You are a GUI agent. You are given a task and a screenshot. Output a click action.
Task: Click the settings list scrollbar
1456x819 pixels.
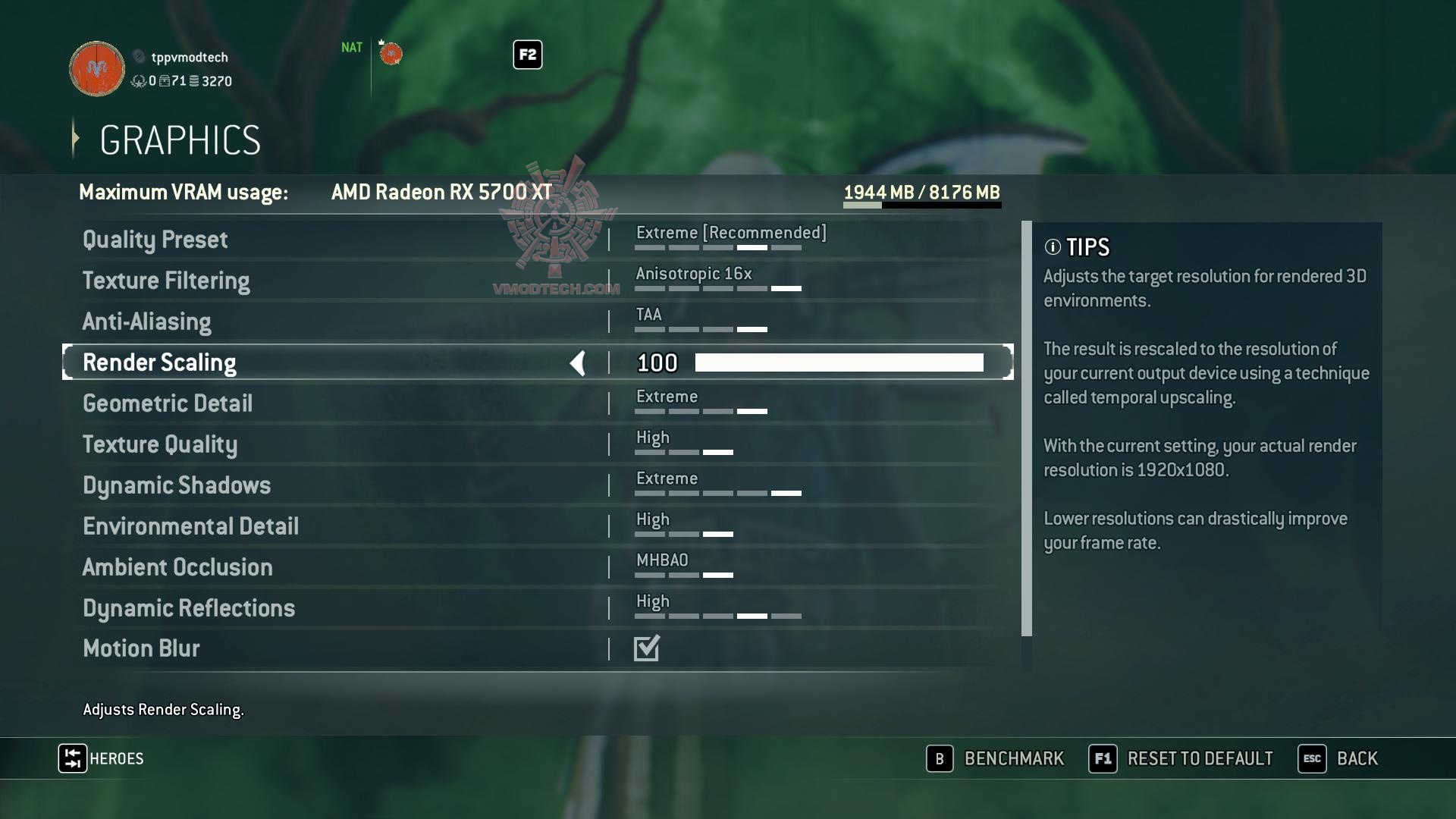(1026, 428)
